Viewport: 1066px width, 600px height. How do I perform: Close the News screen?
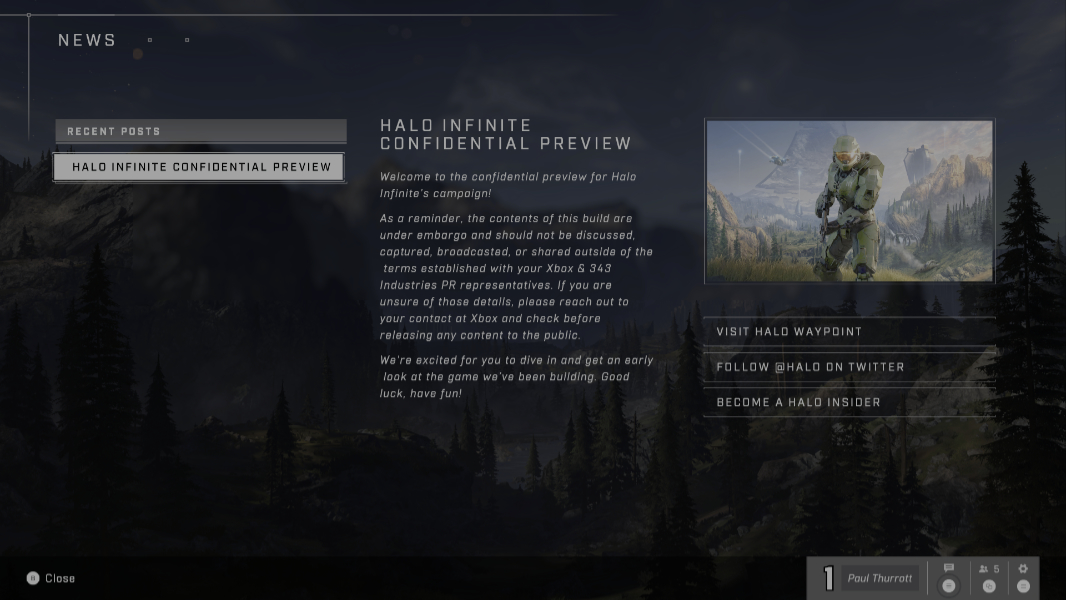pos(50,578)
